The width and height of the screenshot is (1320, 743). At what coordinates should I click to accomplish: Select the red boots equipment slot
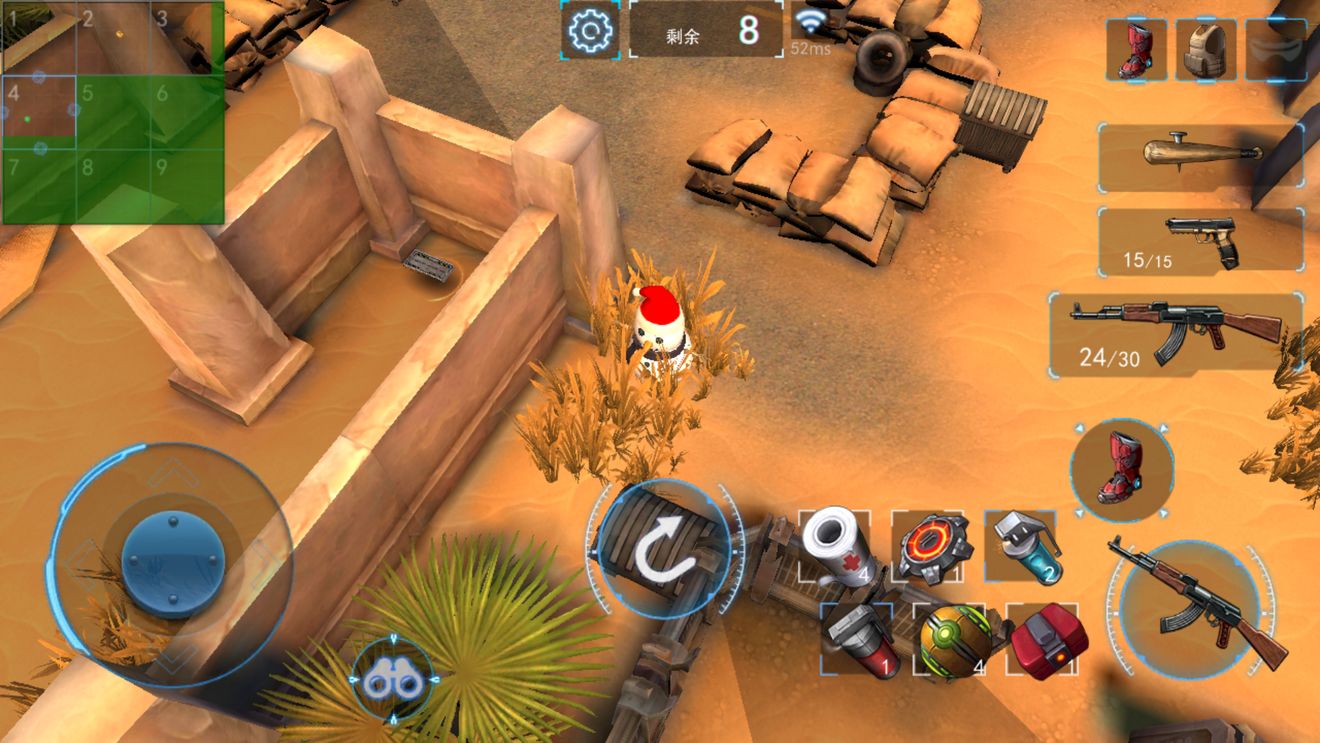[1136, 50]
